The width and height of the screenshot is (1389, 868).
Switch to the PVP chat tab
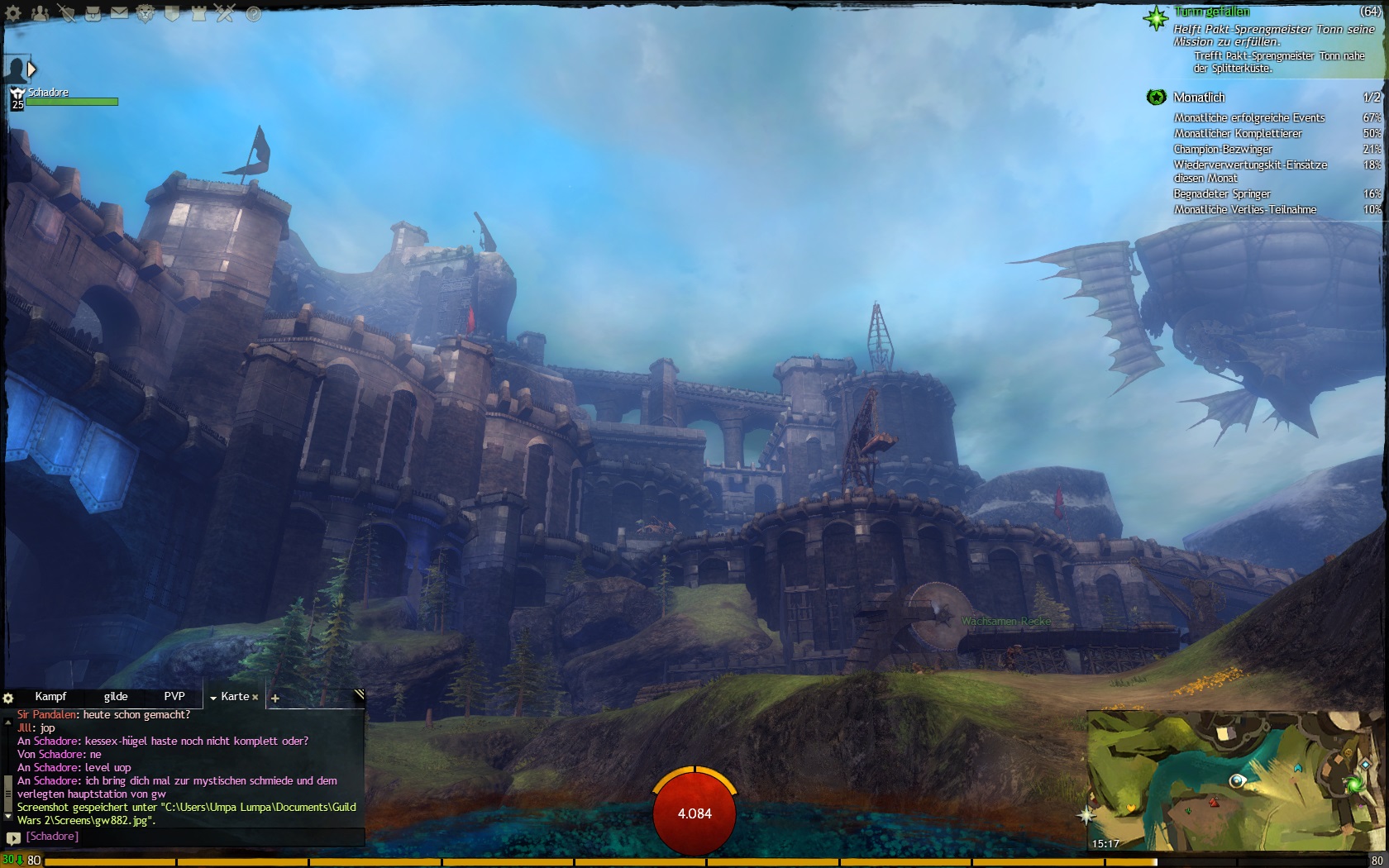click(174, 697)
